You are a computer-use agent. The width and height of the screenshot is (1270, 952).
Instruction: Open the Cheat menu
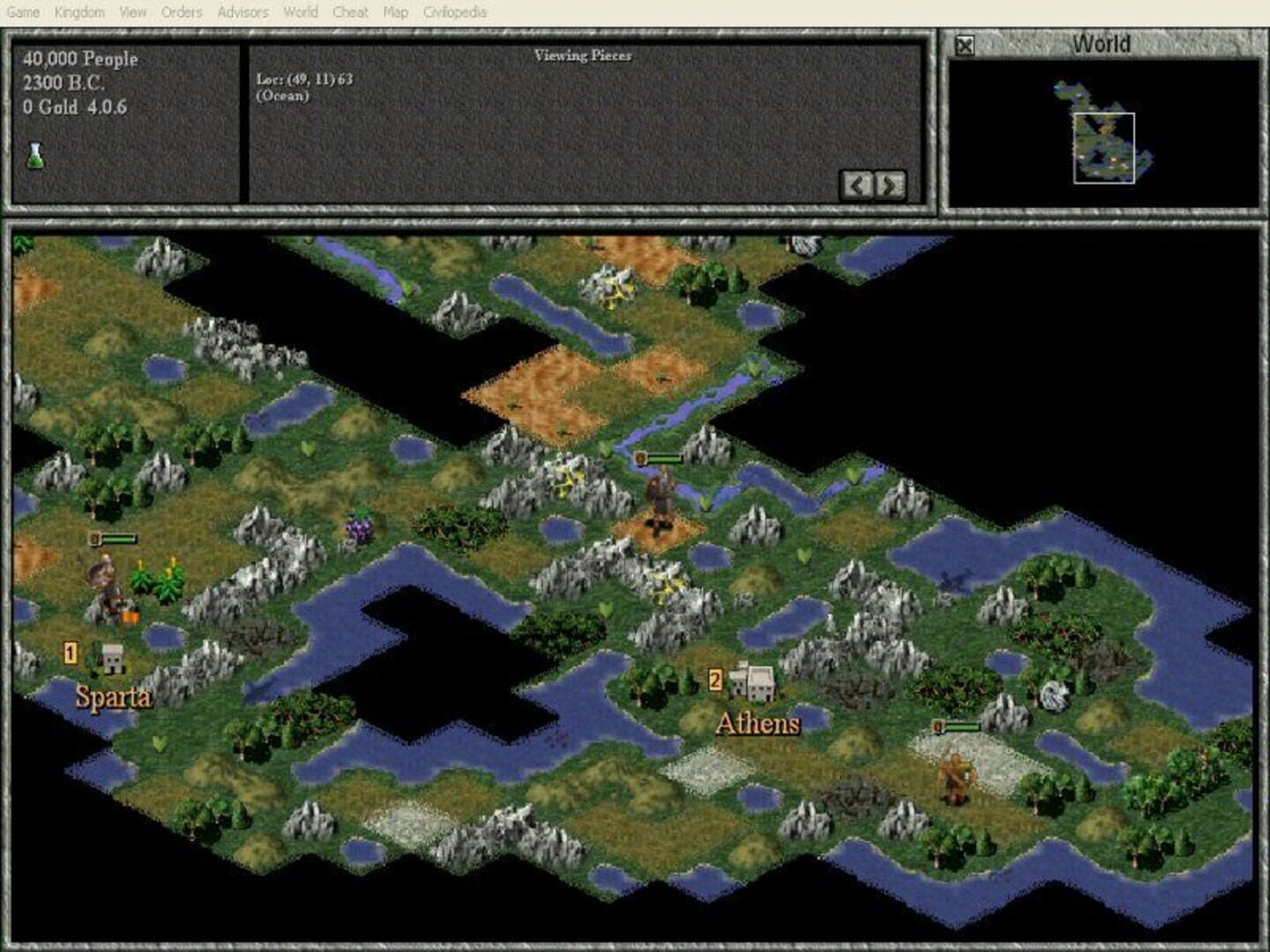click(x=350, y=12)
